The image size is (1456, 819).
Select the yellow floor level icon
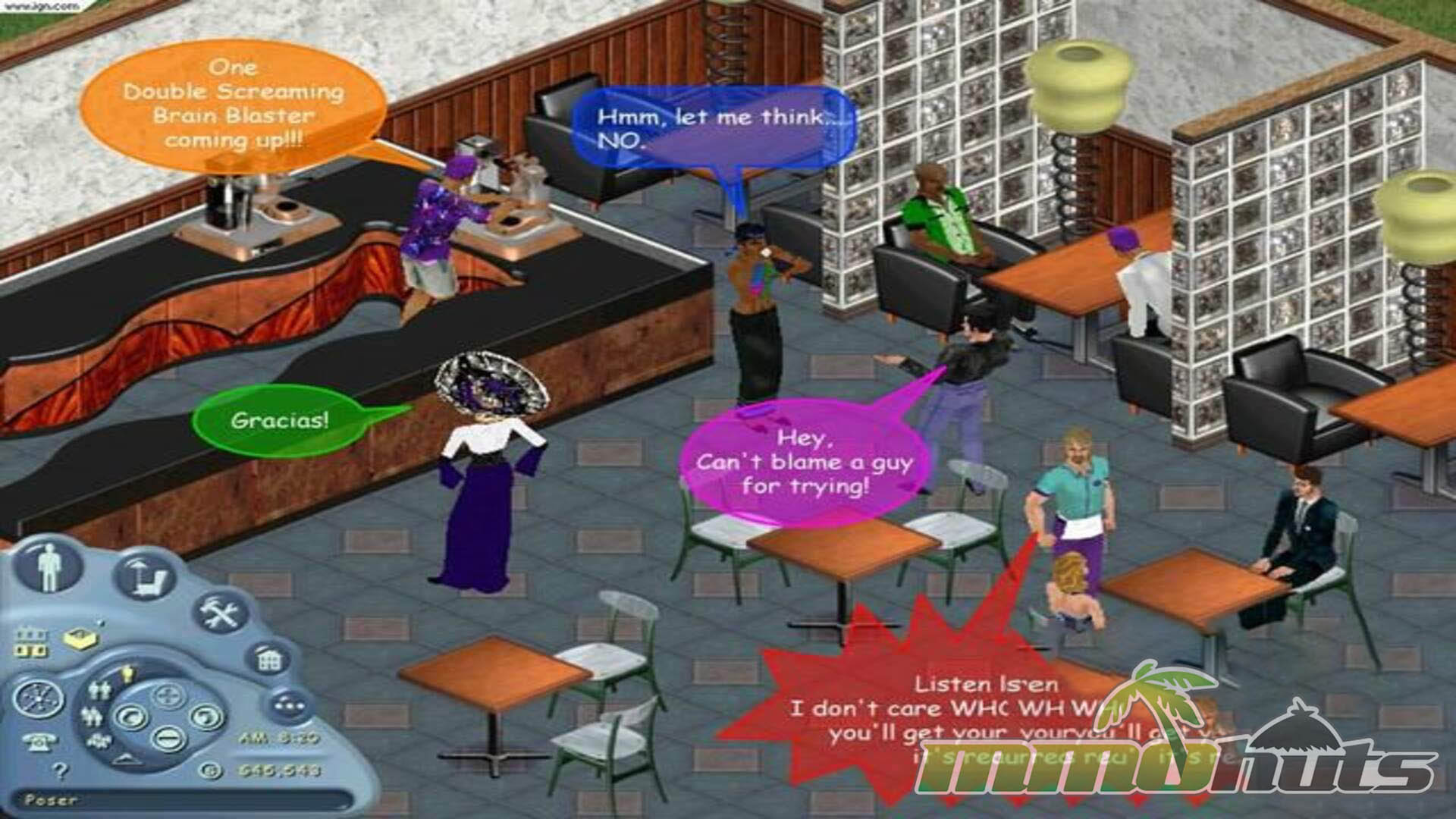click(80, 640)
